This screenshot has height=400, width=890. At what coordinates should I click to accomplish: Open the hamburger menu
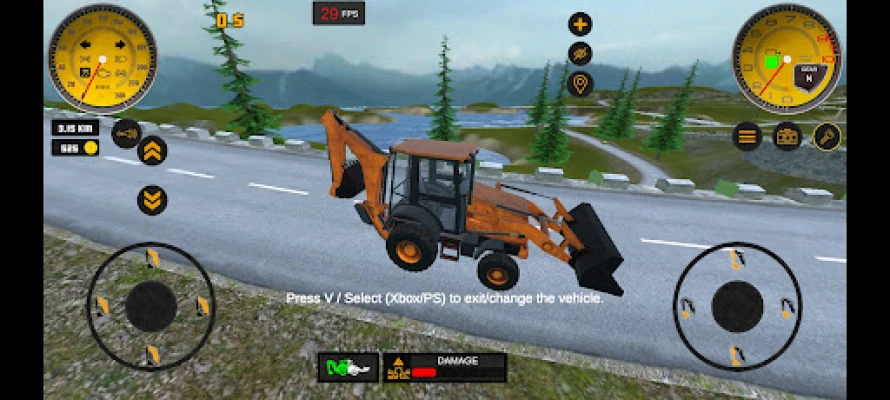(x=747, y=136)
